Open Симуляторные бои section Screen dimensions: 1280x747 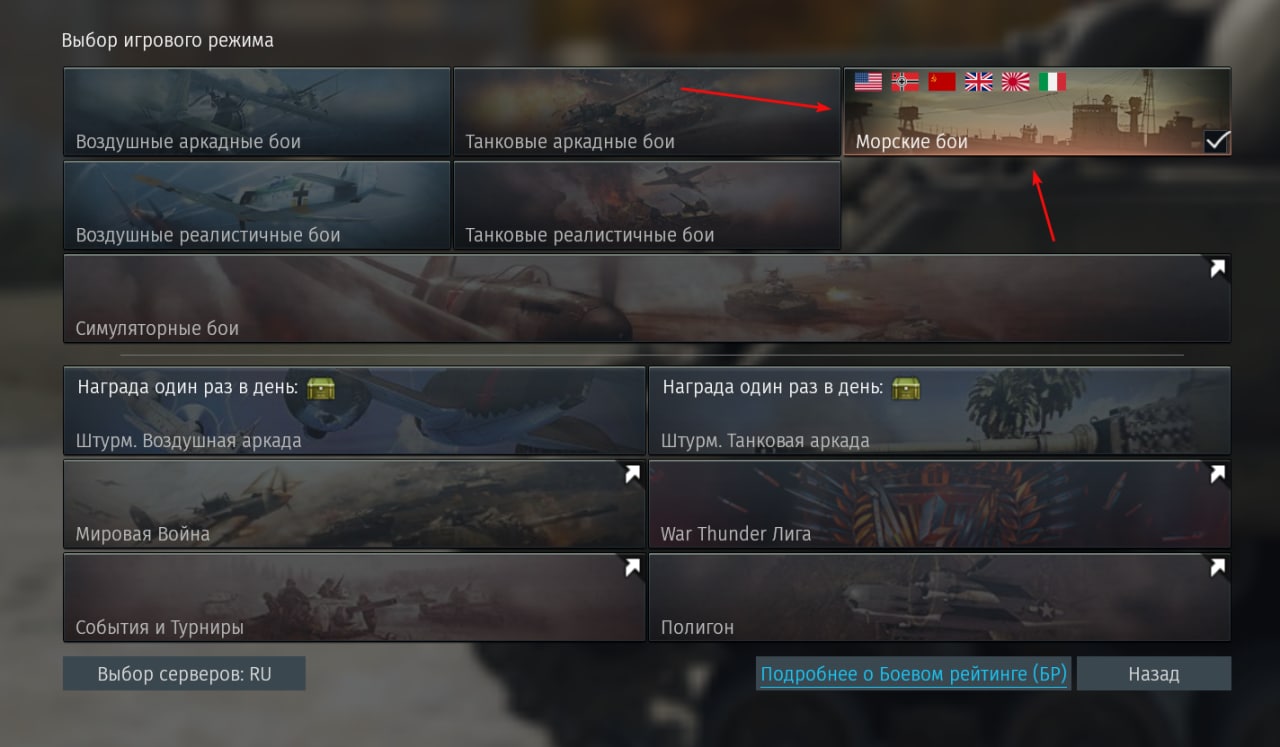coord(646,298)
